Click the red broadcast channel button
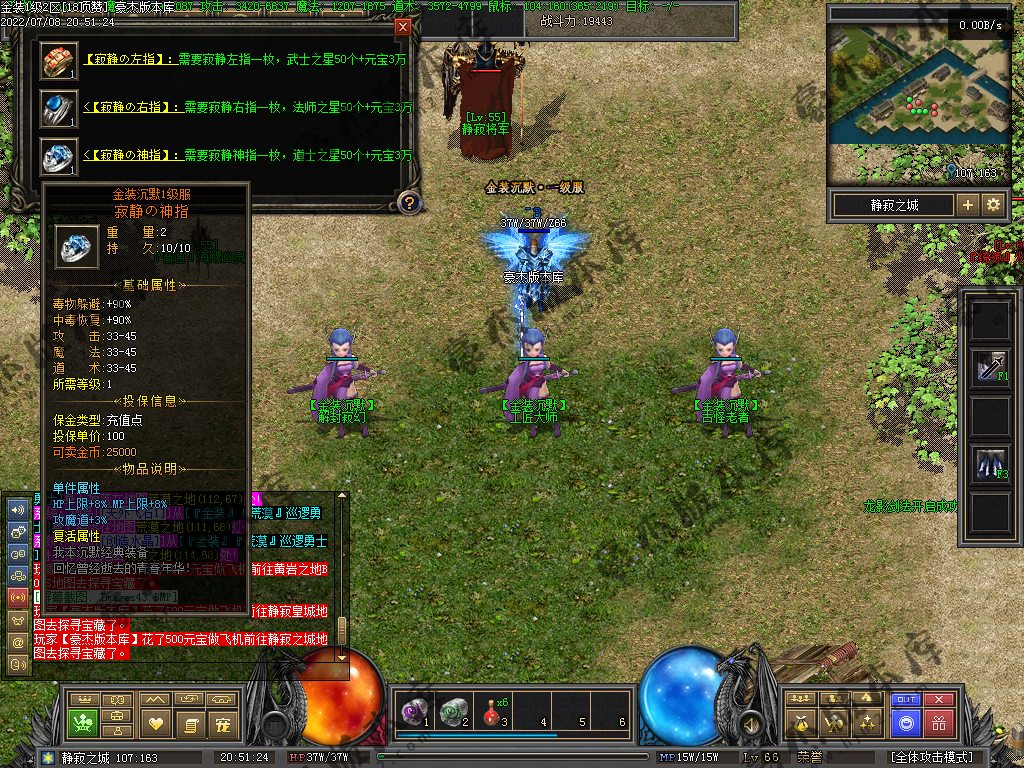This screenshot has width=1024, height=768. (17, 597)
